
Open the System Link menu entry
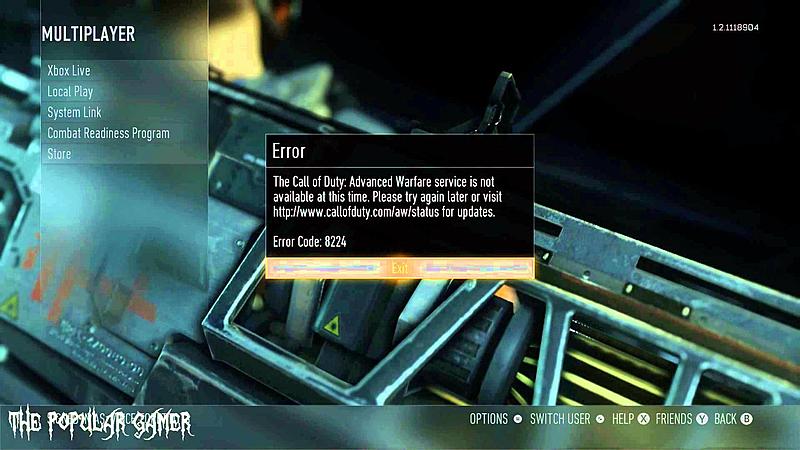(74, 113)
